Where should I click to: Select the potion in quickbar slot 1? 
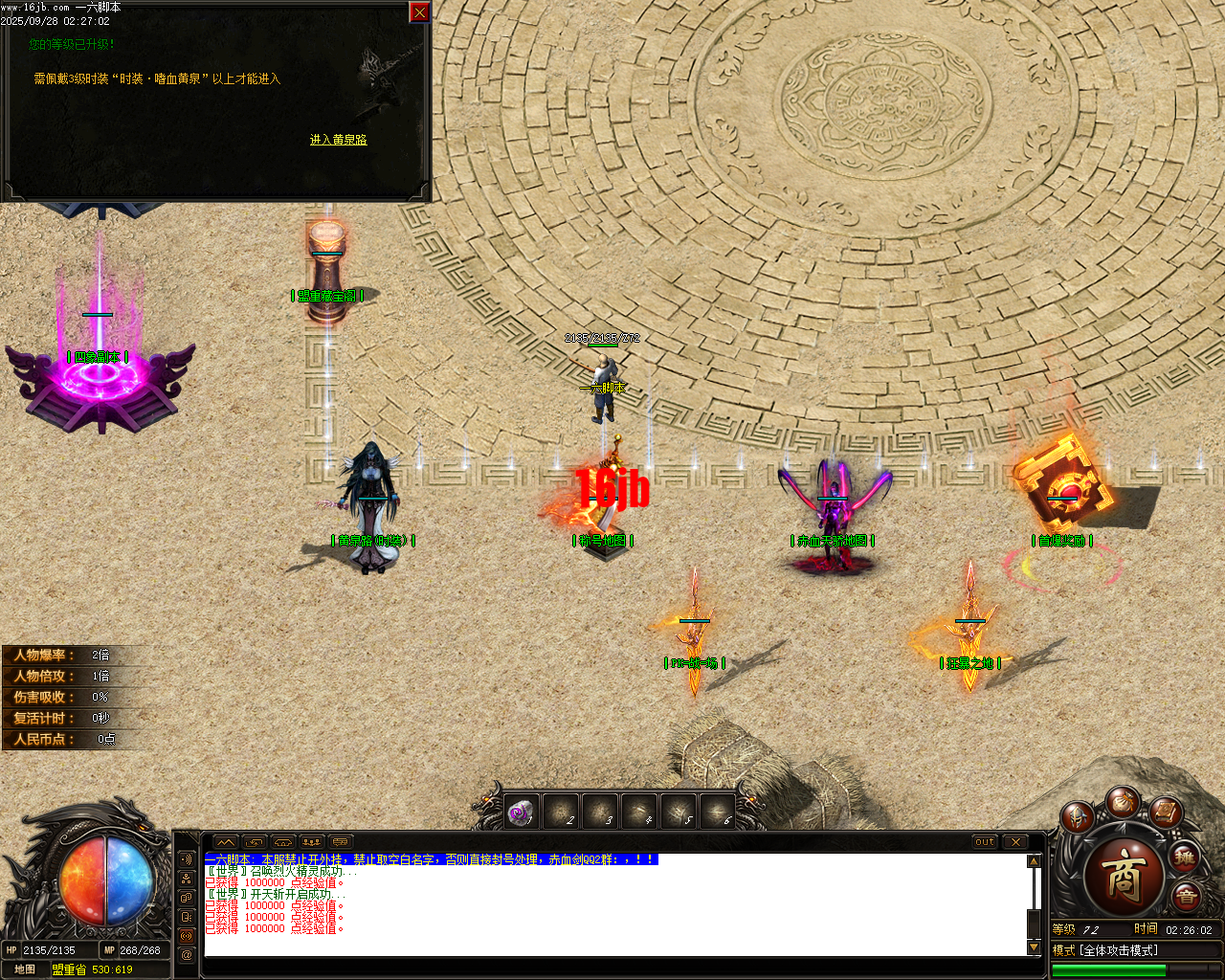pyautogui.click(x=522, y=811)
